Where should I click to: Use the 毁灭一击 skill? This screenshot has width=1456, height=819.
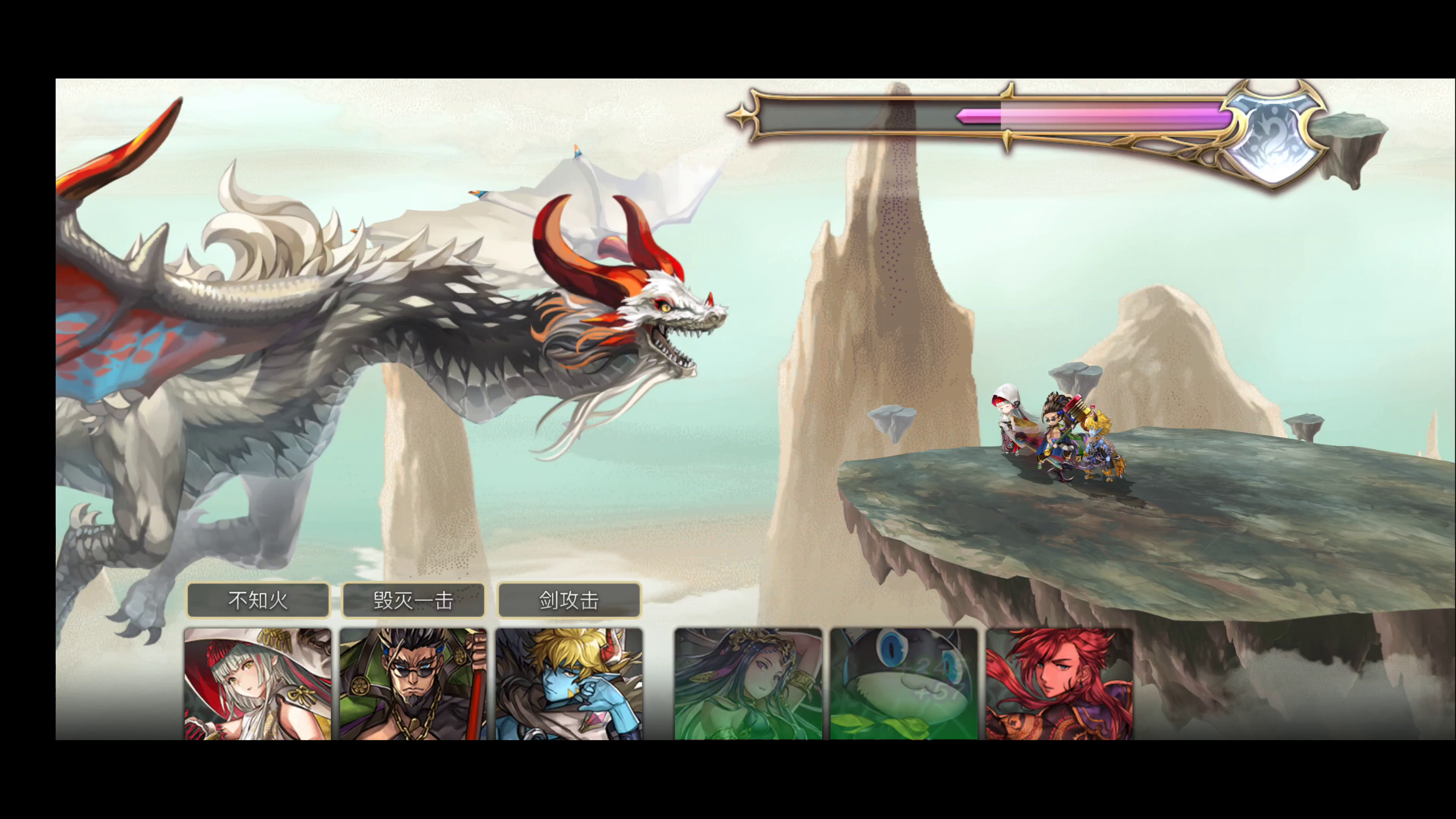(413, 600)
